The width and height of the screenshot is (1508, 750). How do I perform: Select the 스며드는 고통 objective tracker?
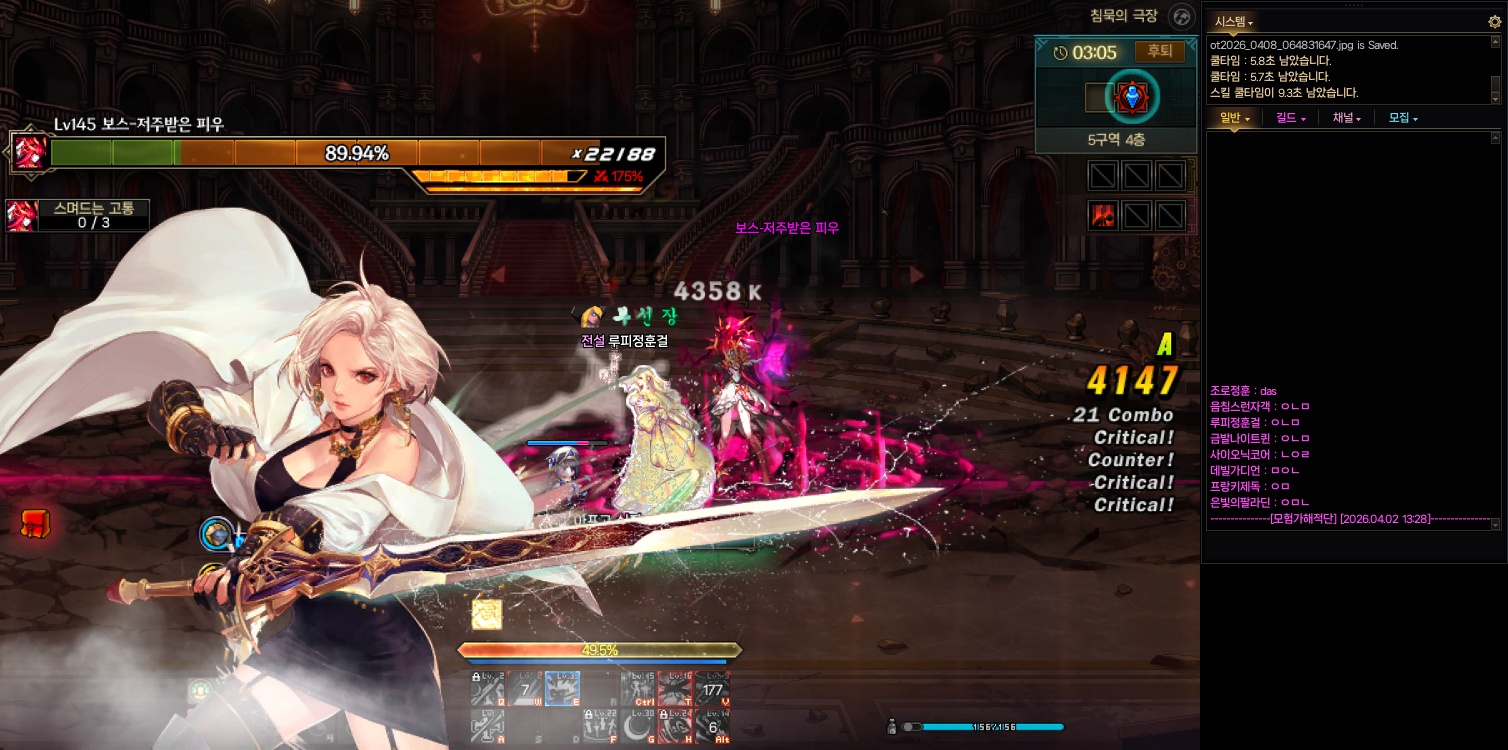[x=78, y=215]
